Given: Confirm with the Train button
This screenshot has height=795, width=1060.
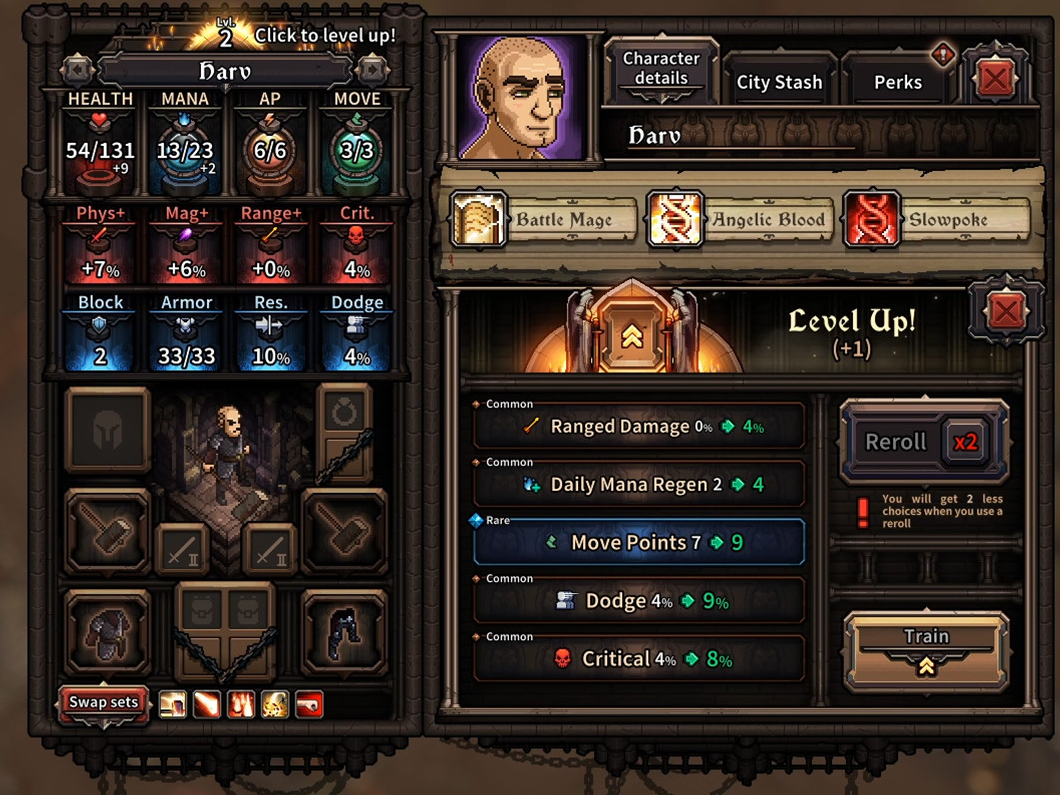Looking at the screenshot, I should [x=926, y=650].
